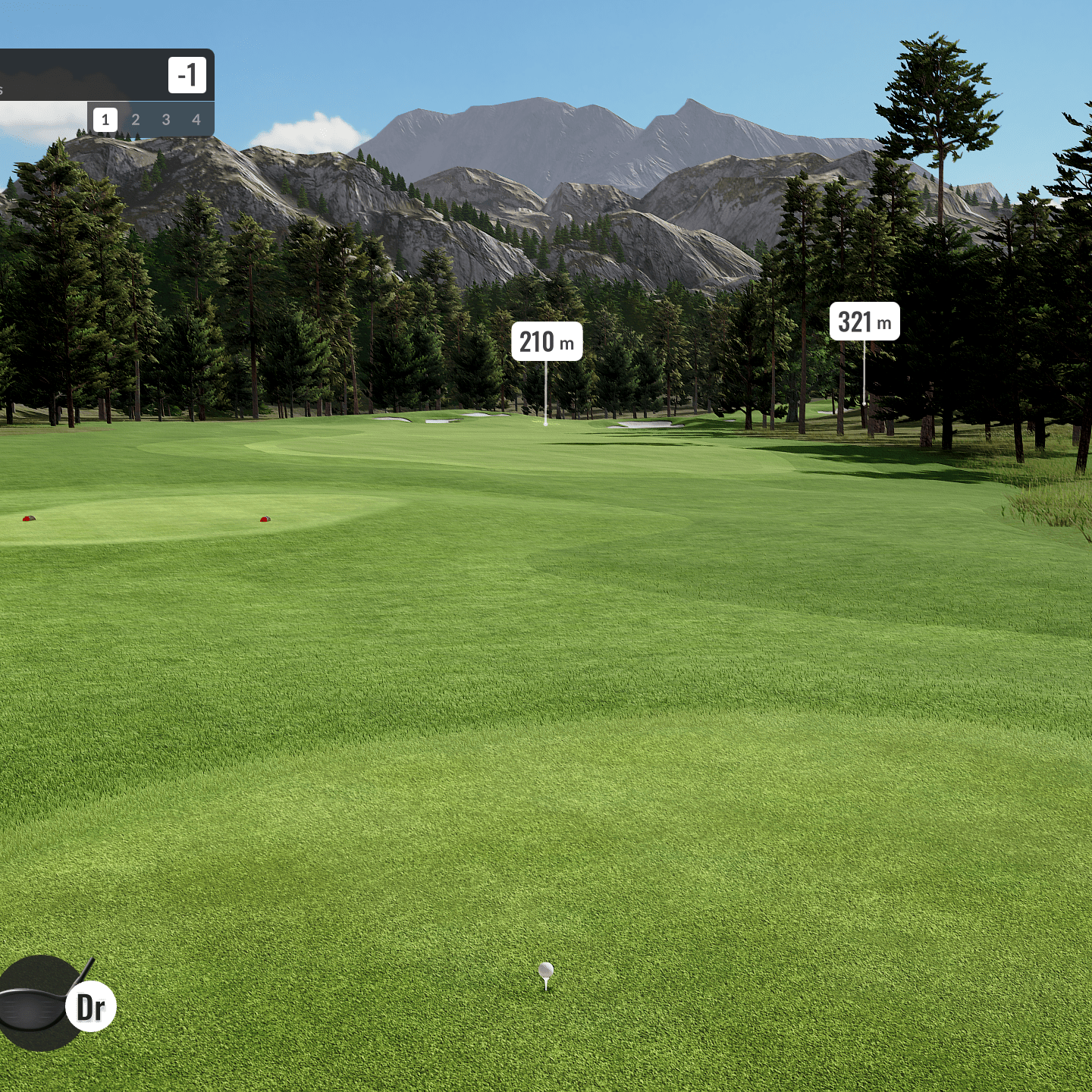Viewport: 1092px width, 1092px height.
Task: Choose hole 3 on the scorecard
Action: point(166,120)
